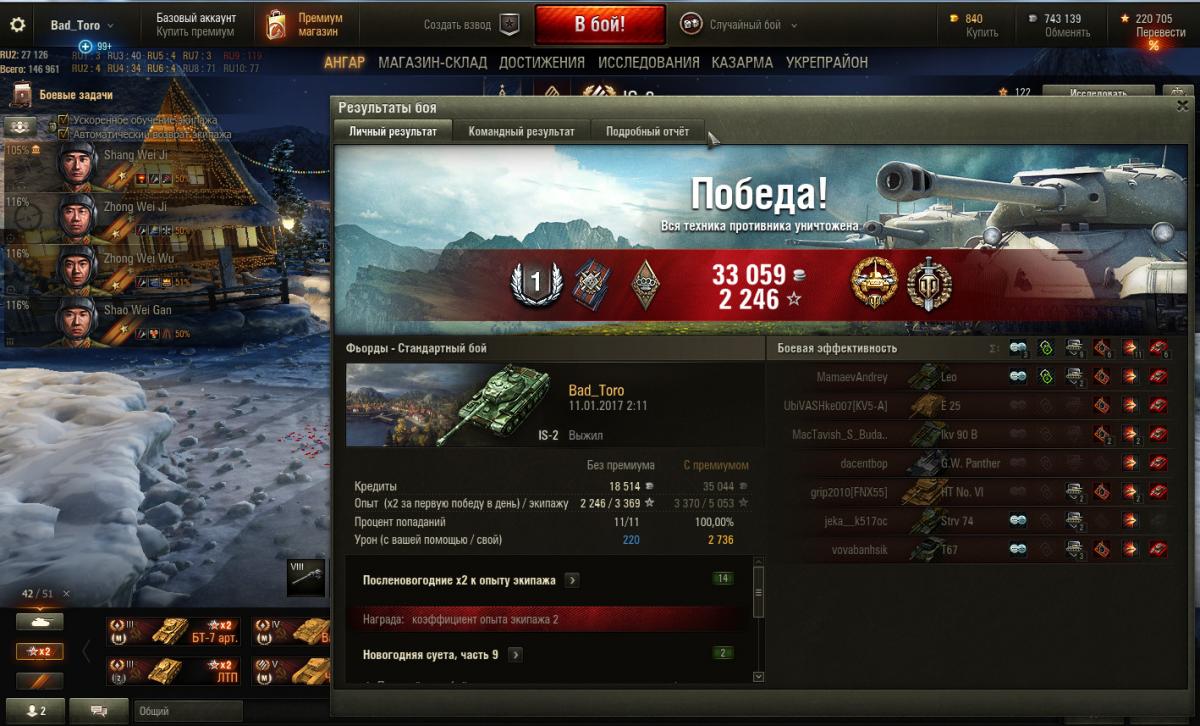Open the Подробный отчёт tab
Screen dimensions: 1200x726
tap(647, 131)
